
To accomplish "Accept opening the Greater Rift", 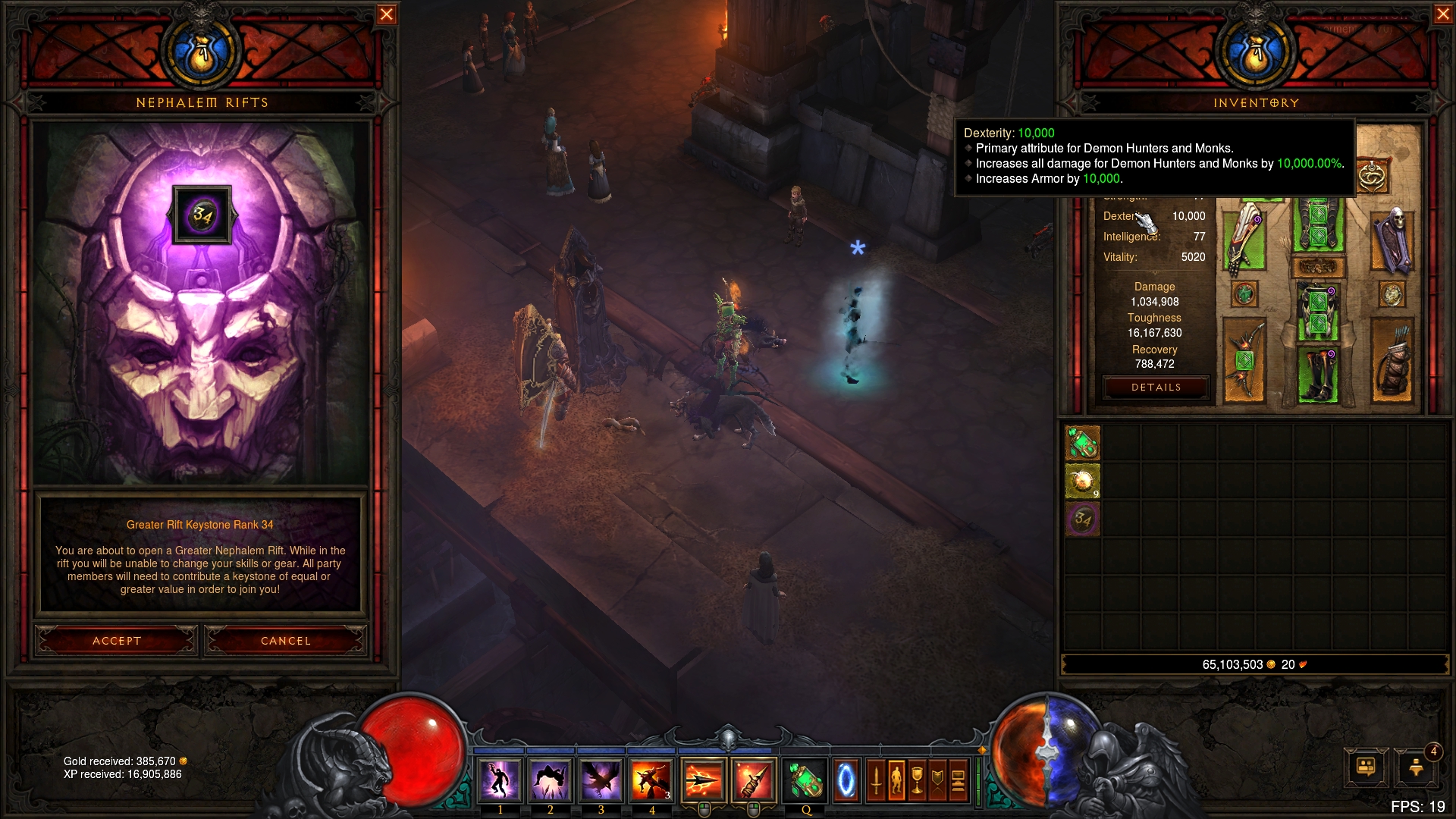I will pos(117,641).
